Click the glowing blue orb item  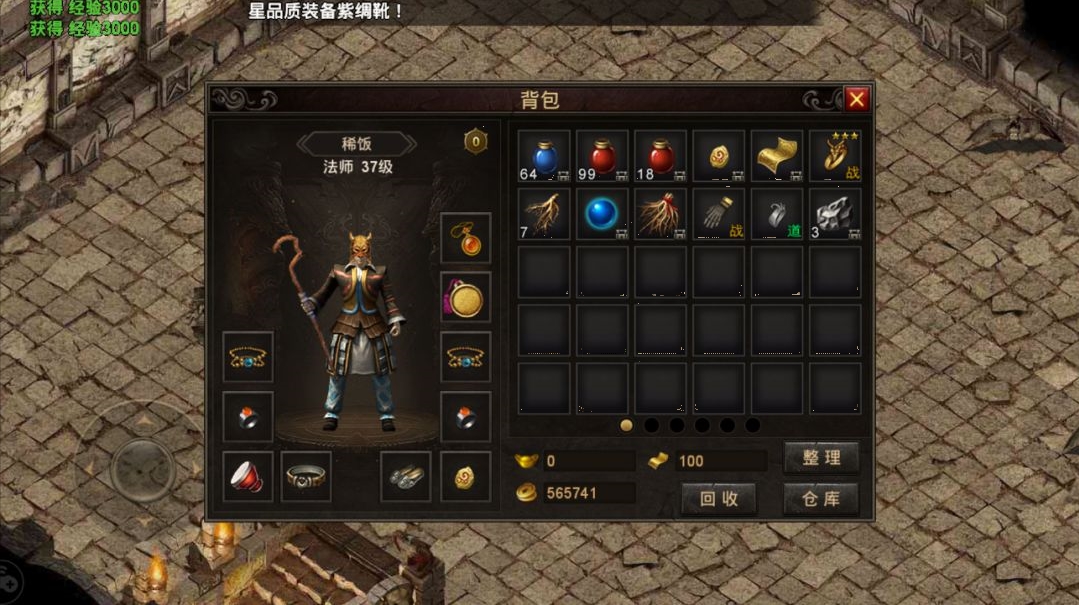point(603,215)
